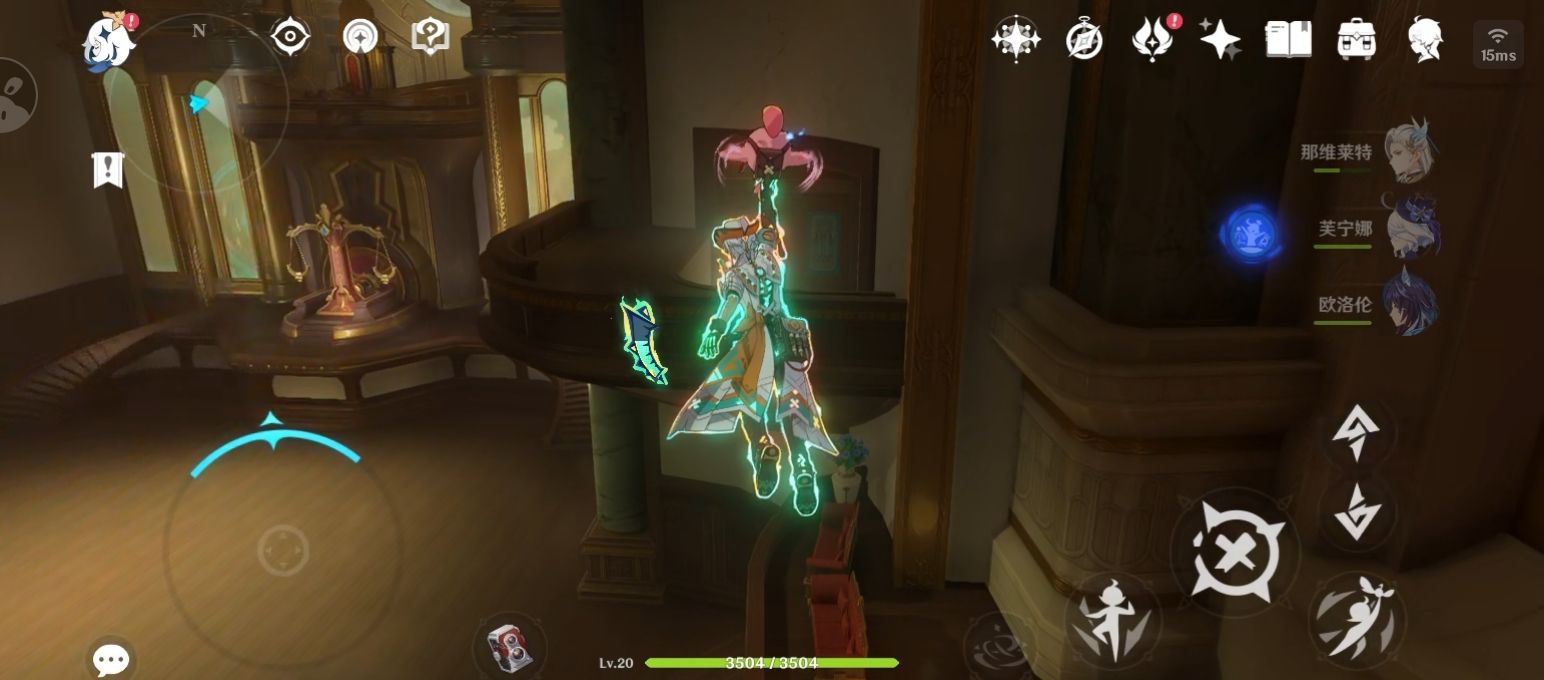Tap the downward arrow descend button
This screenshot has width=1544, height=680.
1357,512
